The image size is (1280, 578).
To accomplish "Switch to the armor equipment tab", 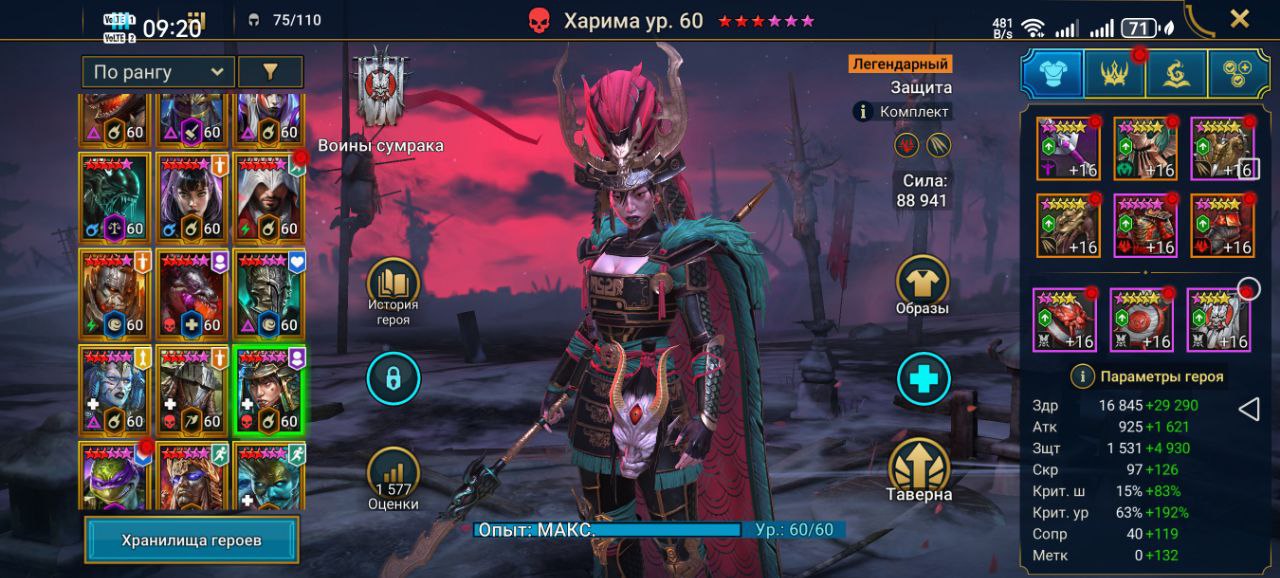I will point(1051,73).
